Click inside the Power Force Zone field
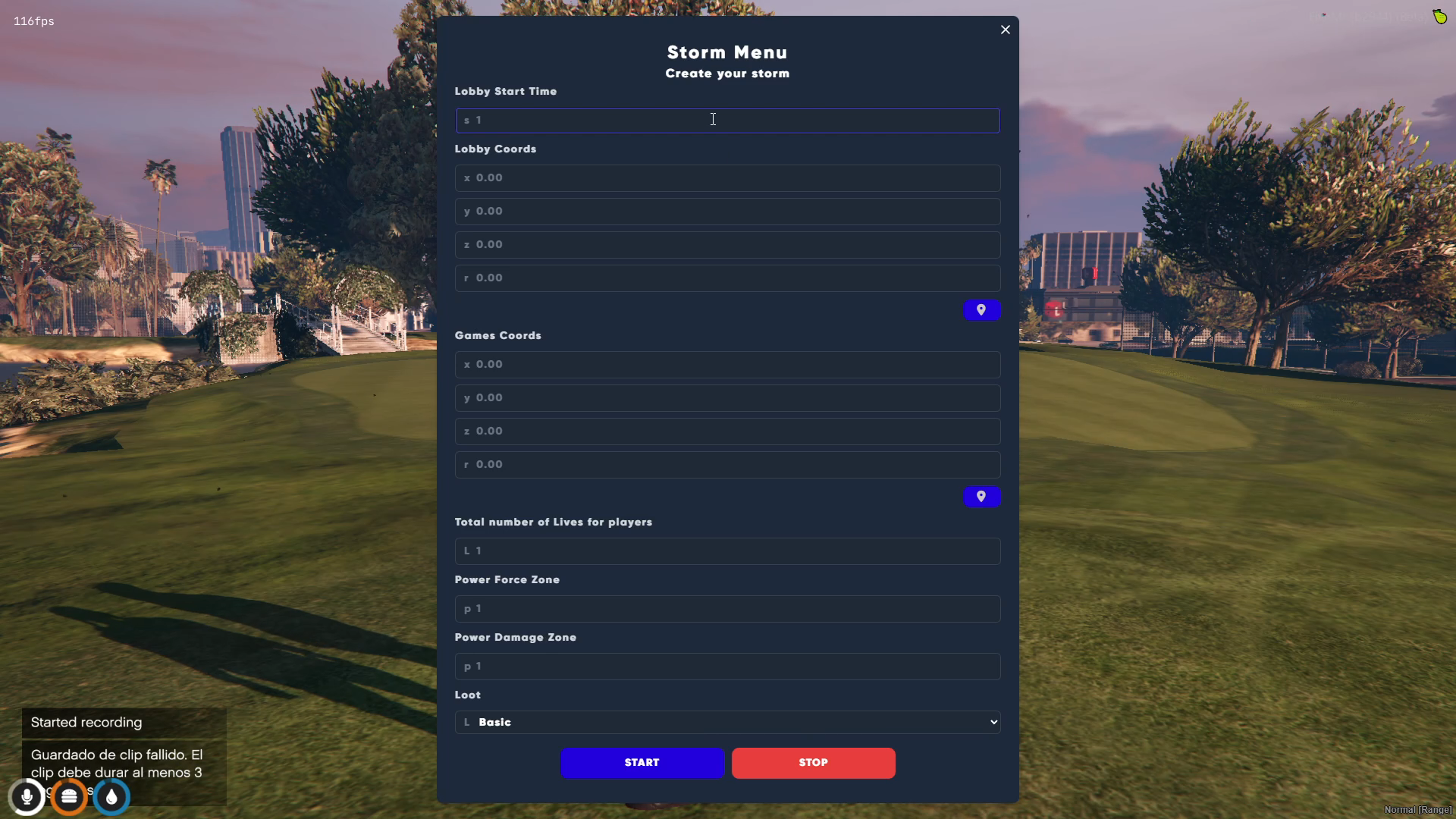The height and width of the screenshot is (819, 1456). pyautogui.click(x=726, y=608)
